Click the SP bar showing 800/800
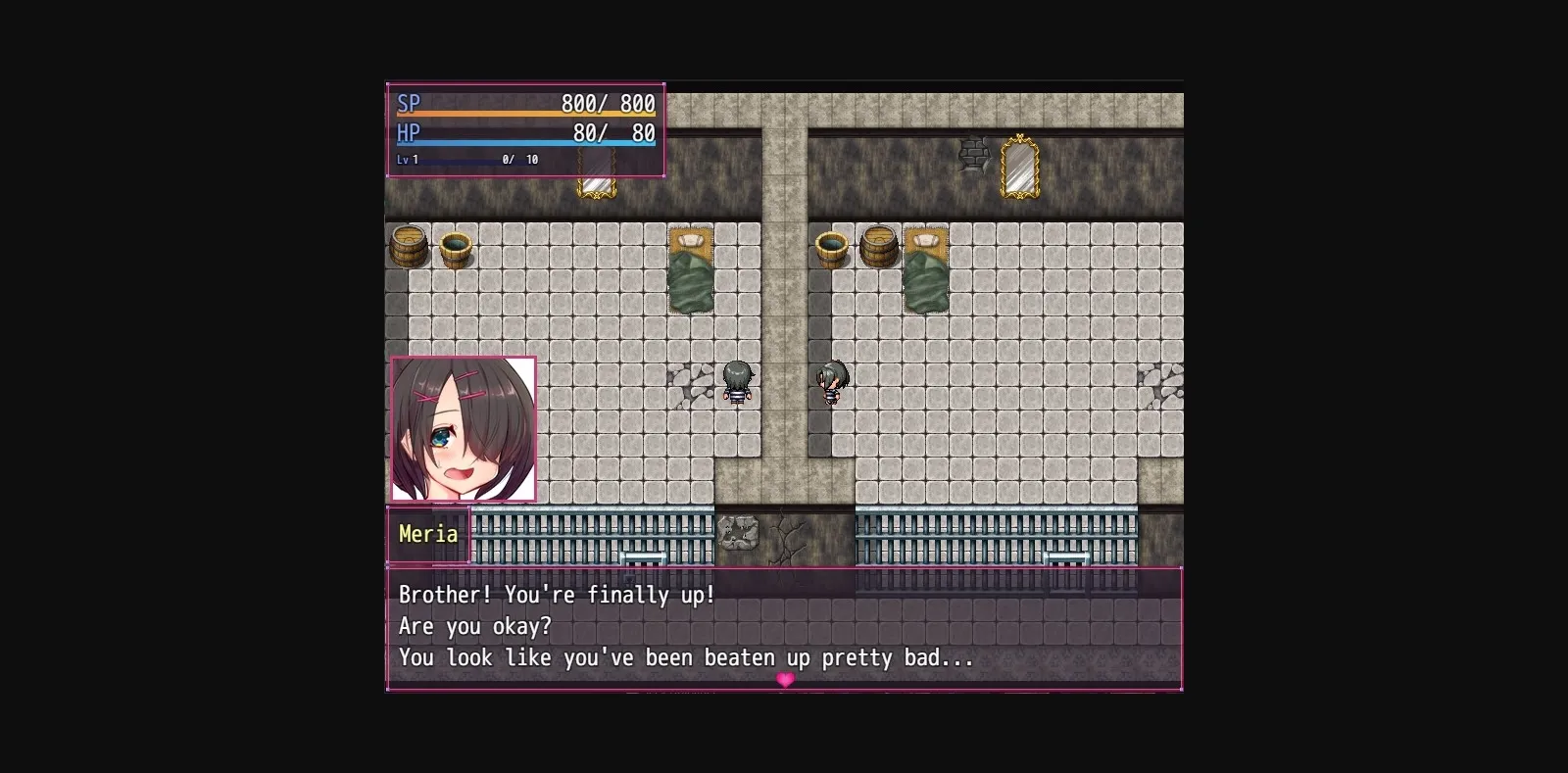The width and height of the screenshot is (1568, 773). click(x=524, y=110)
